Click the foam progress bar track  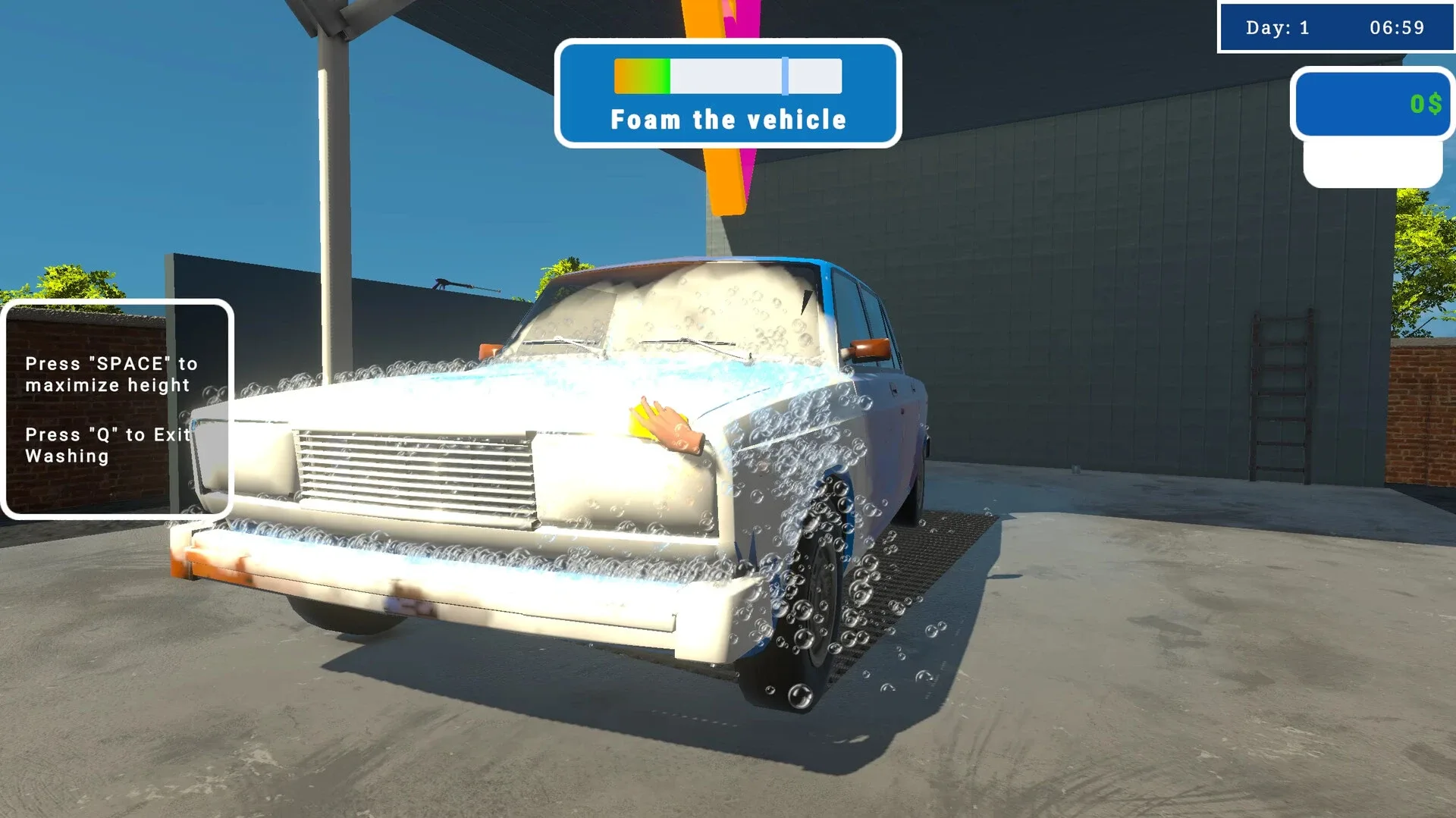point(726,74)
